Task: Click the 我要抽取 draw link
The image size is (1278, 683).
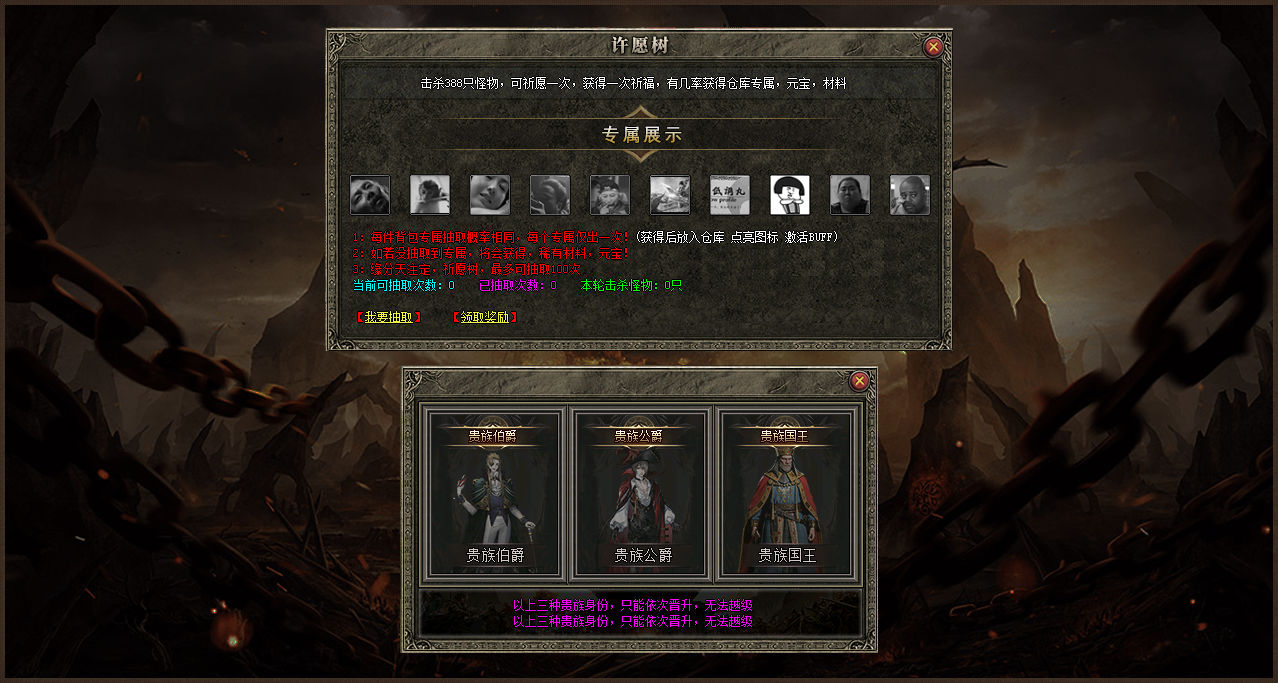Action: click(388, 317)
